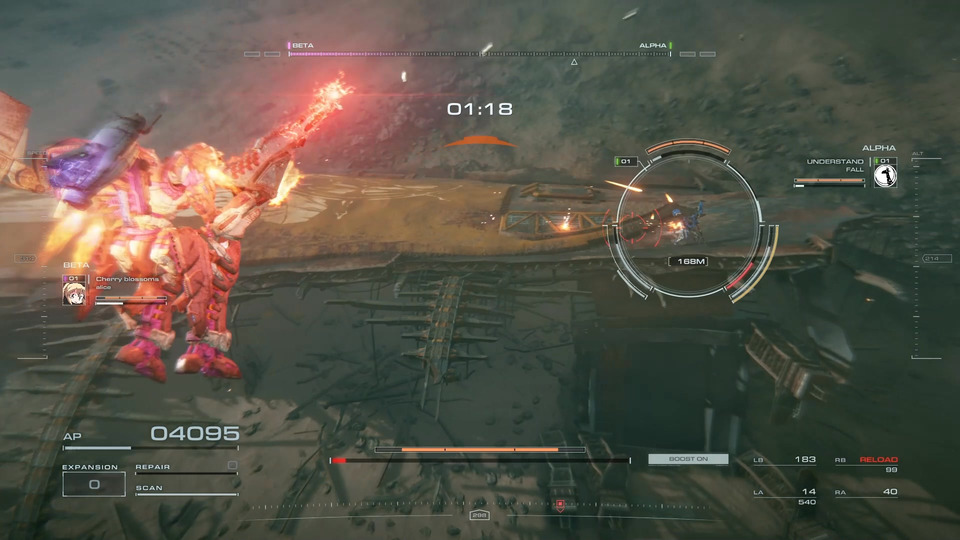Pick the RA weapon slot
The height and width of the screenshot is (540, 960).
pos(867,492)
